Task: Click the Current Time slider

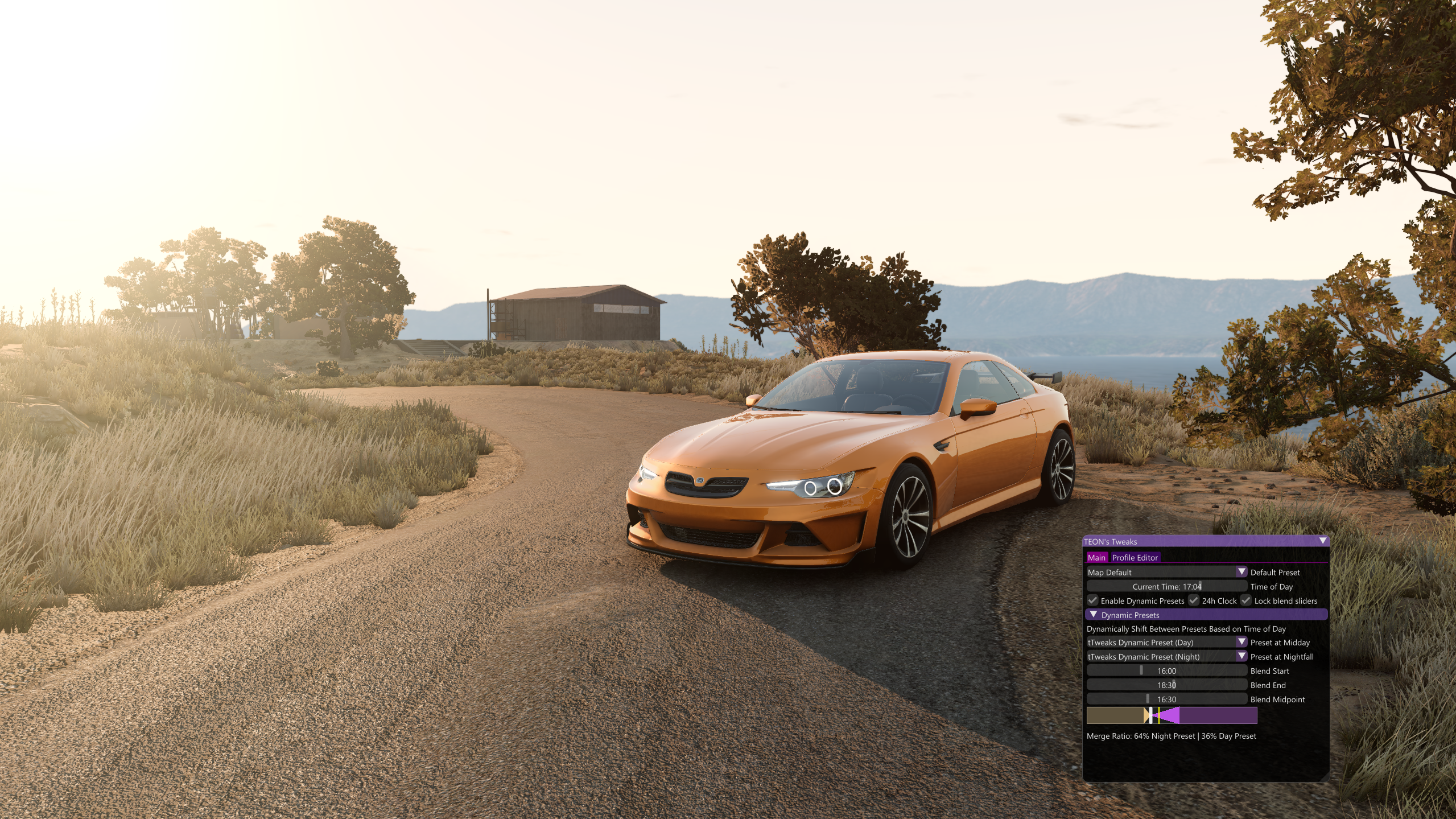Action: point(1166,586)
